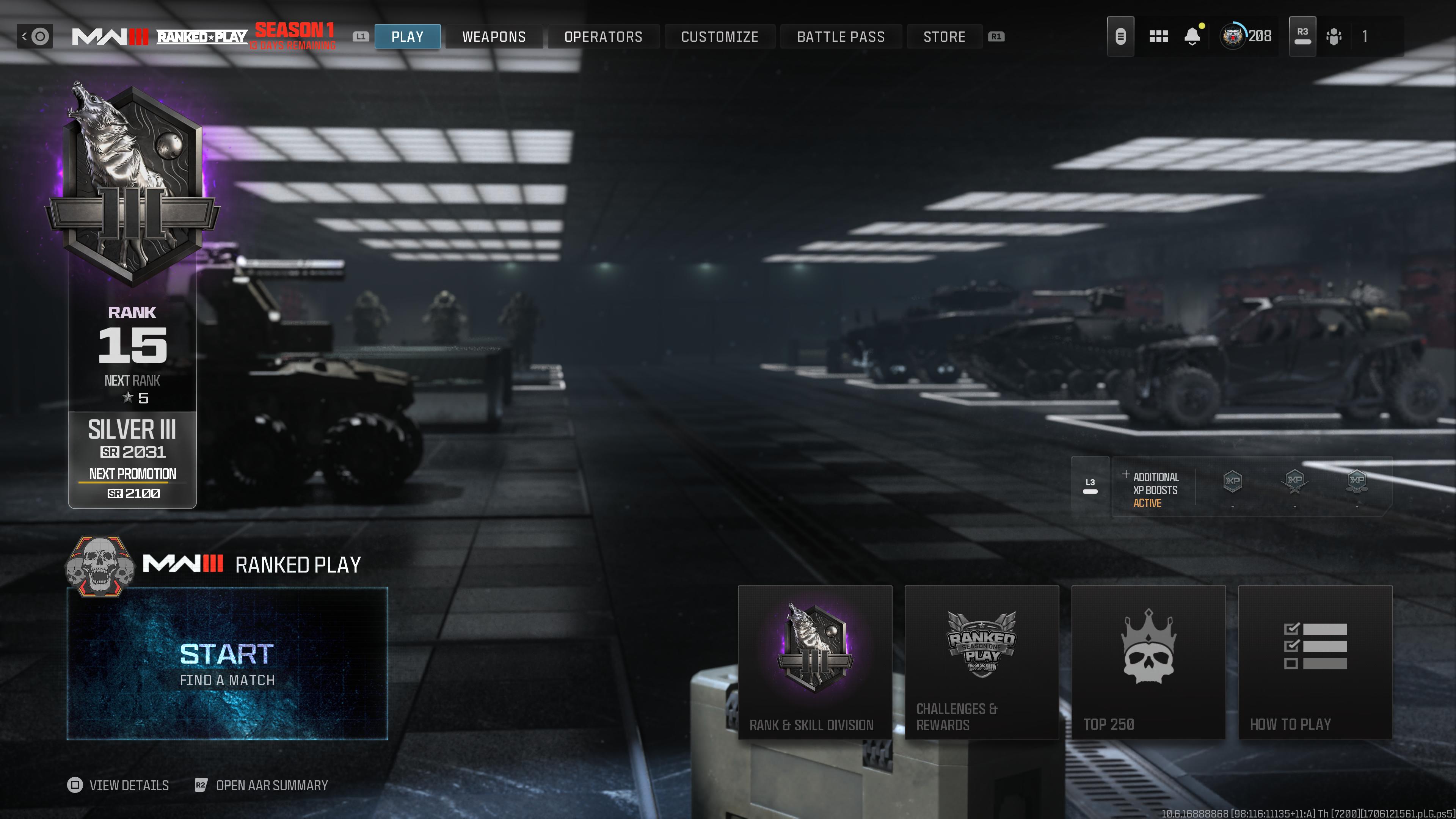The width and height of the screenshot is (1456, 819).
Task: Click the notifications bell icon
Action: pyautogui.click(x=1192, y=37)
